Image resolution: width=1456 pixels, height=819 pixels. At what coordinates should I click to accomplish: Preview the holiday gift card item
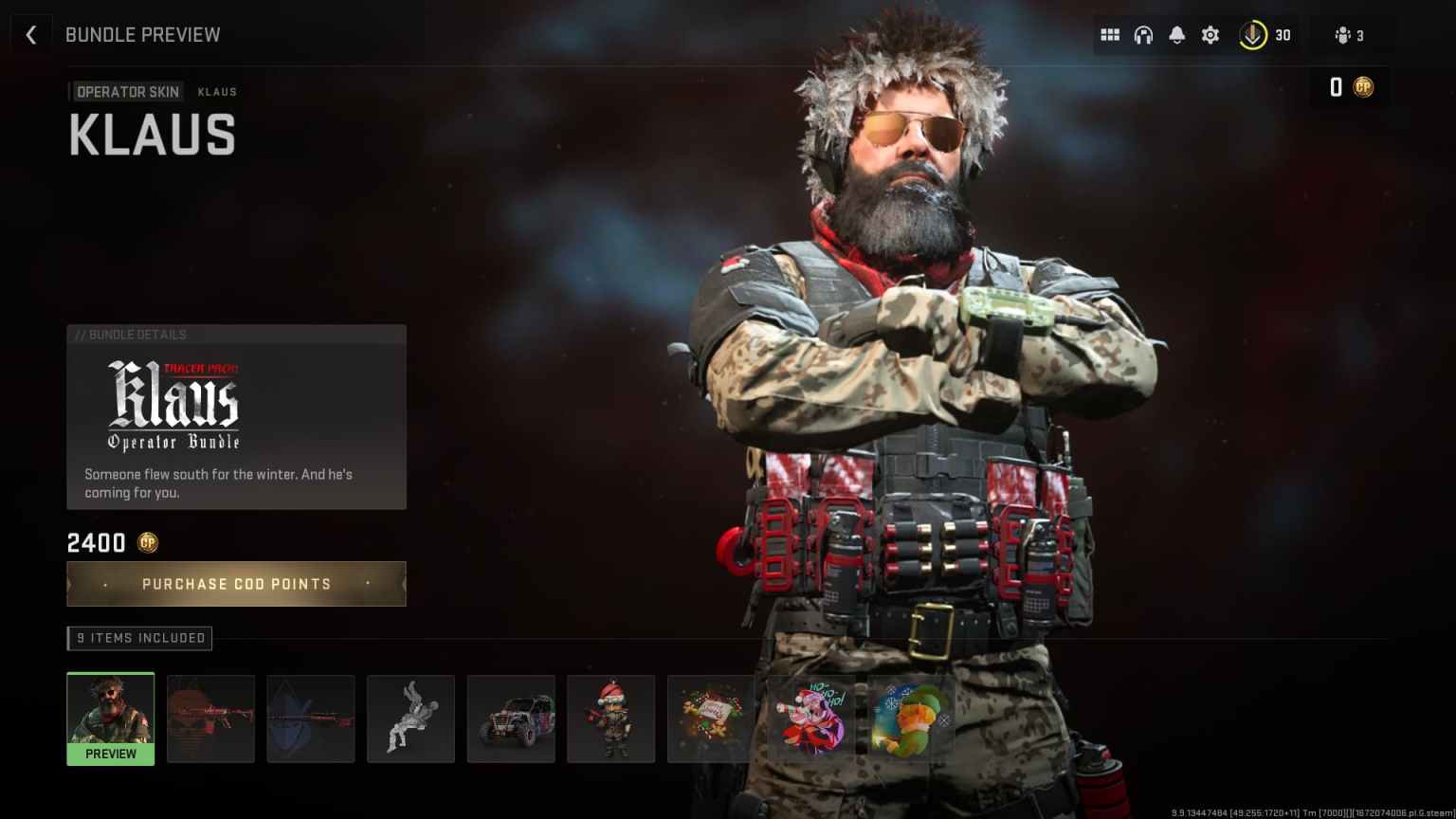tap(711, 719)
